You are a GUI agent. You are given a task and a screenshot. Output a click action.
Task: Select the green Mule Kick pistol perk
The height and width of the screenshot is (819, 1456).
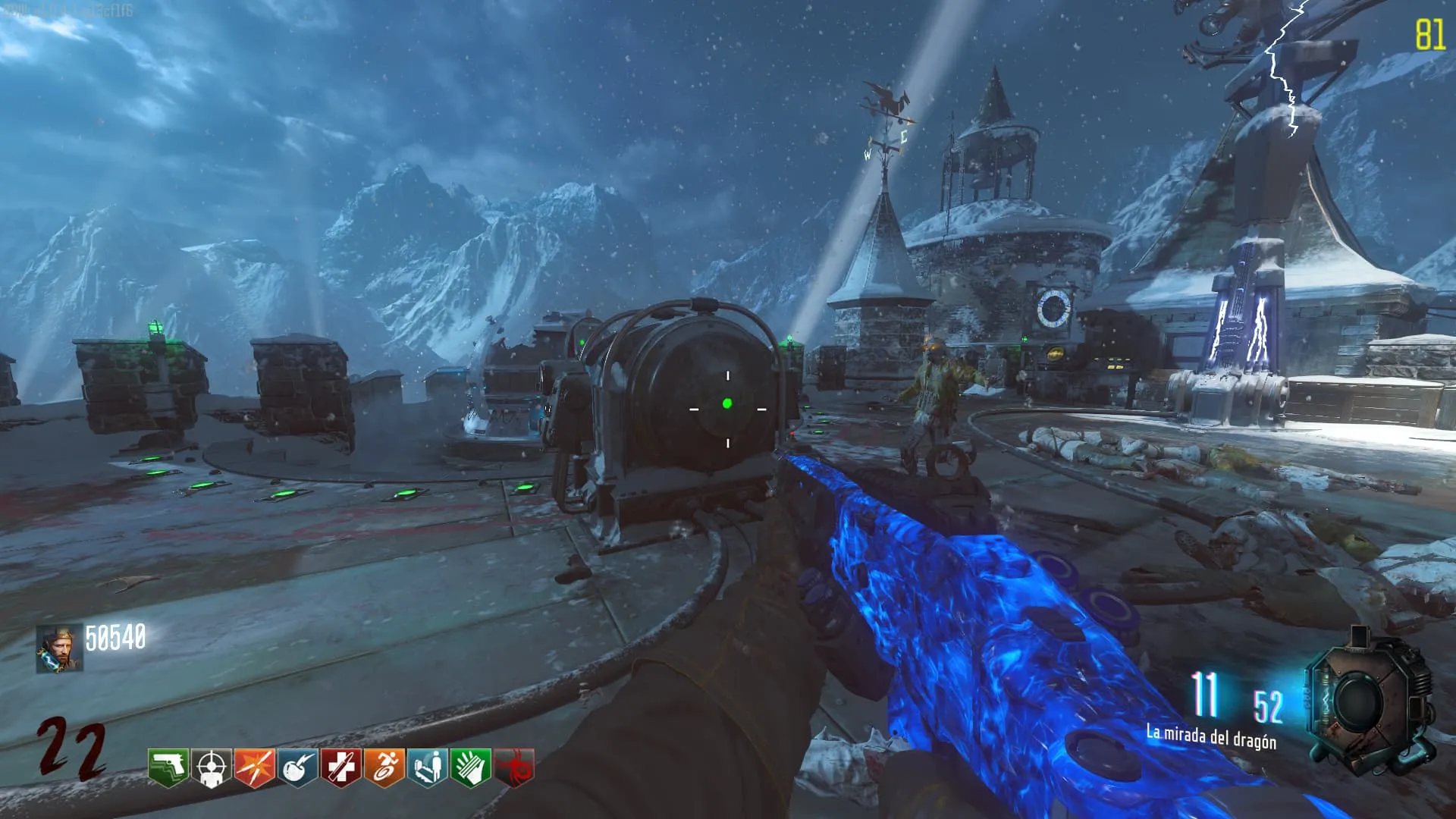pyautogui.click(x=168, y=767)
